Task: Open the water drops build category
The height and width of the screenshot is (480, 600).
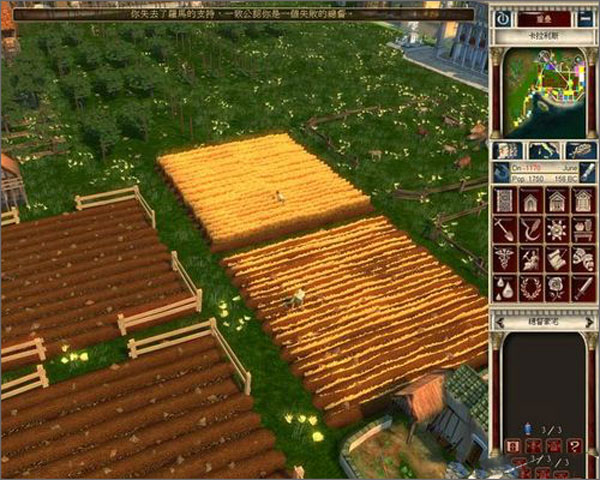Action: (505, 288)
